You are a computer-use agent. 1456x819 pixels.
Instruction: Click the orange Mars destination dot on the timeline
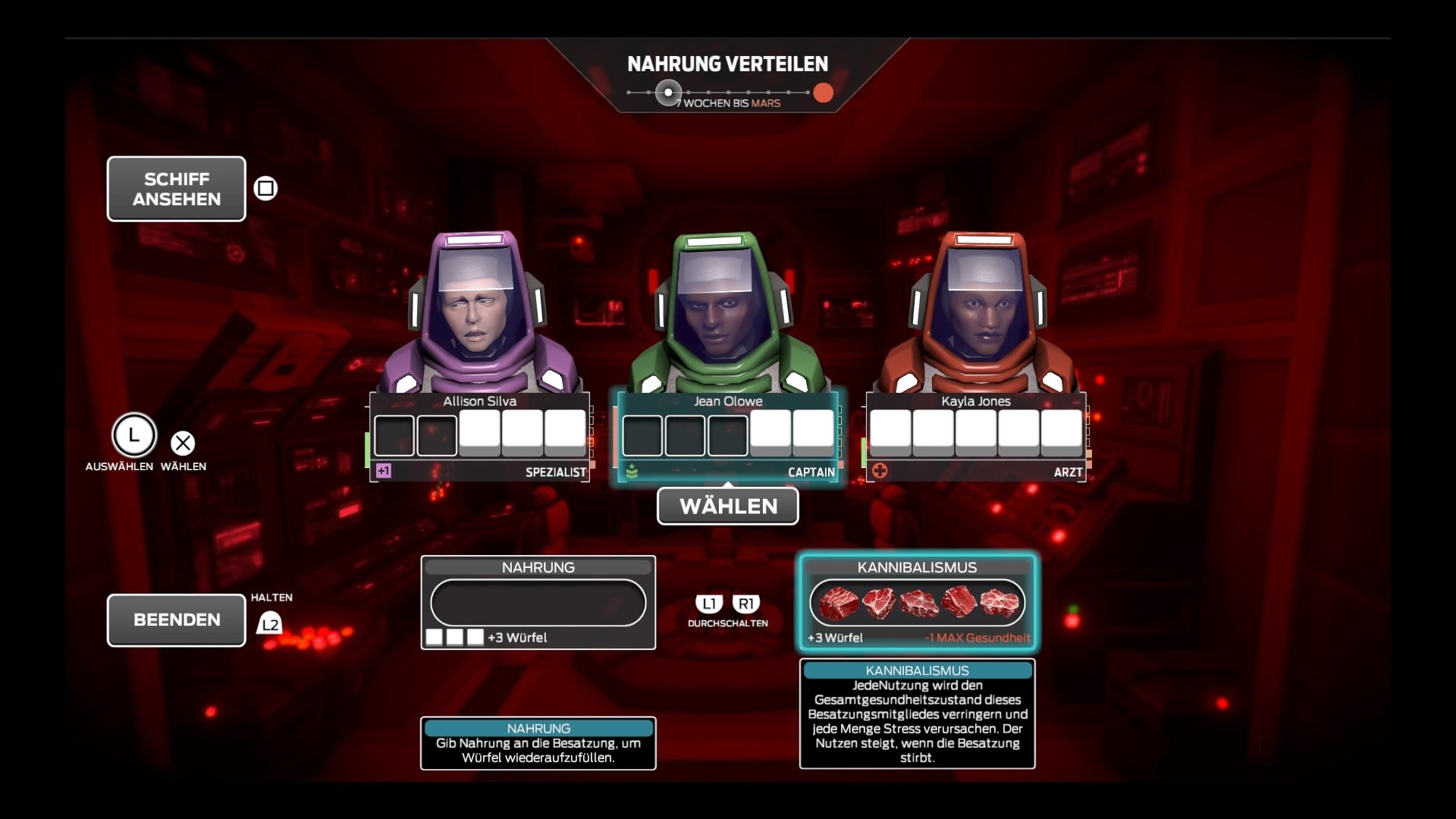824,93
